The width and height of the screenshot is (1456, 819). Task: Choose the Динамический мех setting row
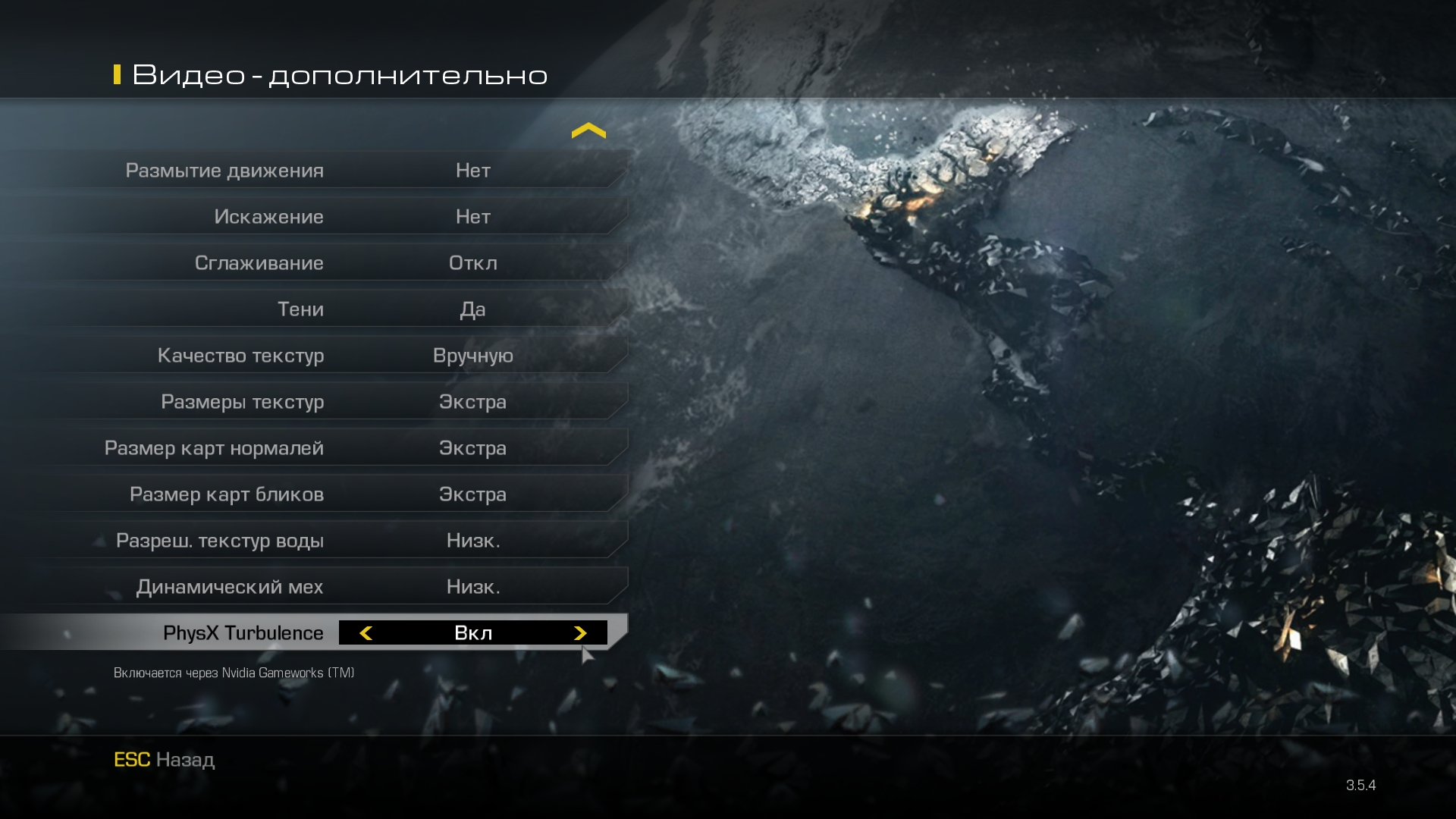point(315,586)
